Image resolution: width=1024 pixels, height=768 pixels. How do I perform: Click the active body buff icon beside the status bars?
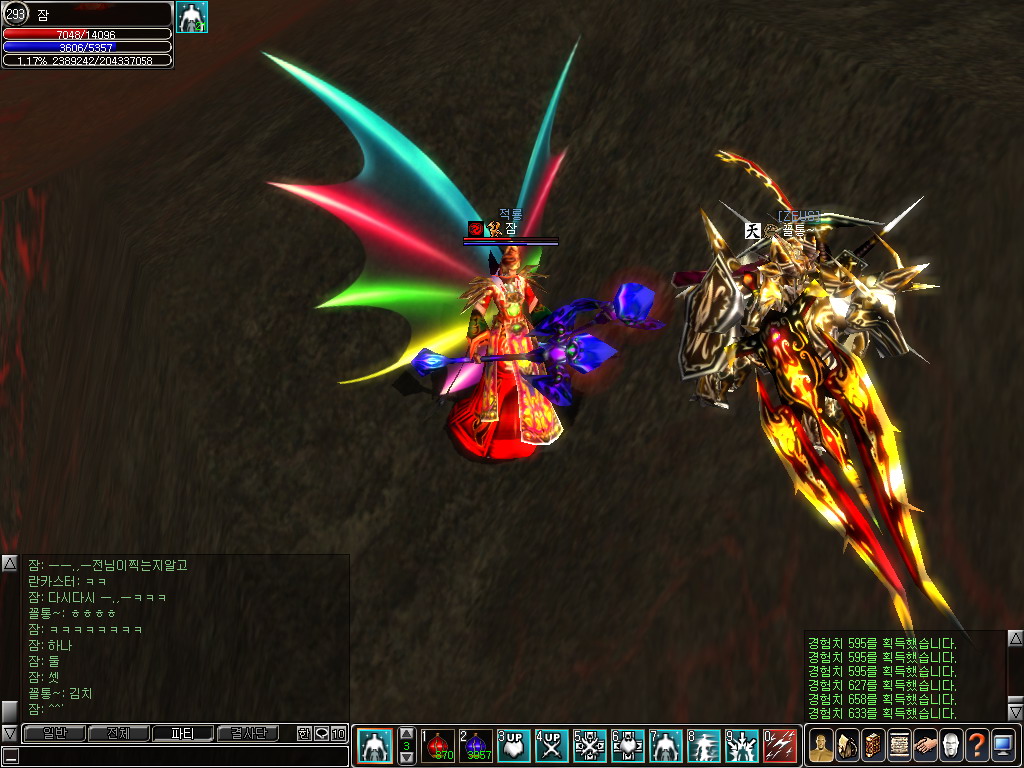(x=191, y=17)
